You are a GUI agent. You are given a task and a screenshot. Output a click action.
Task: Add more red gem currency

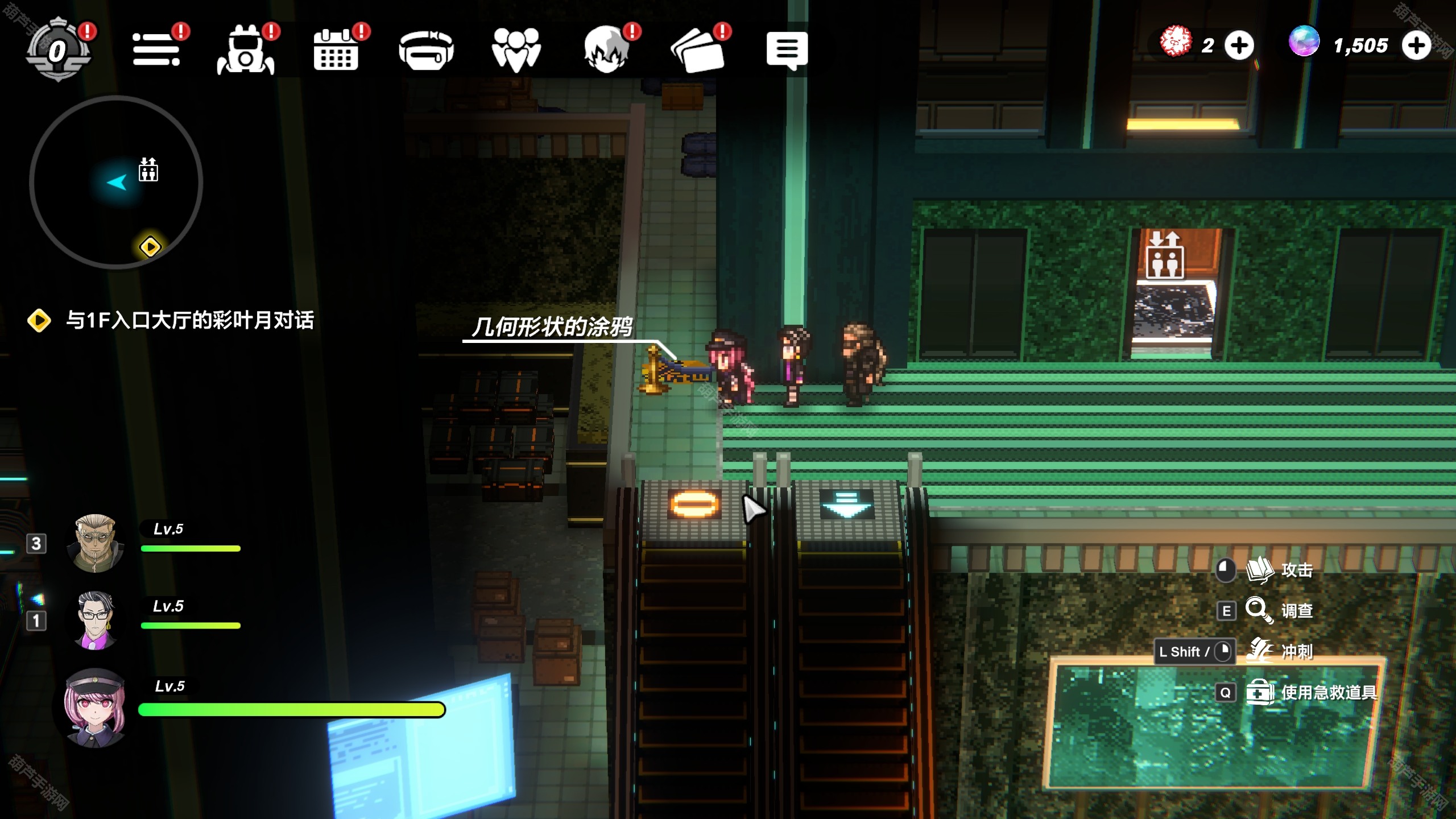click(1239, 45)
